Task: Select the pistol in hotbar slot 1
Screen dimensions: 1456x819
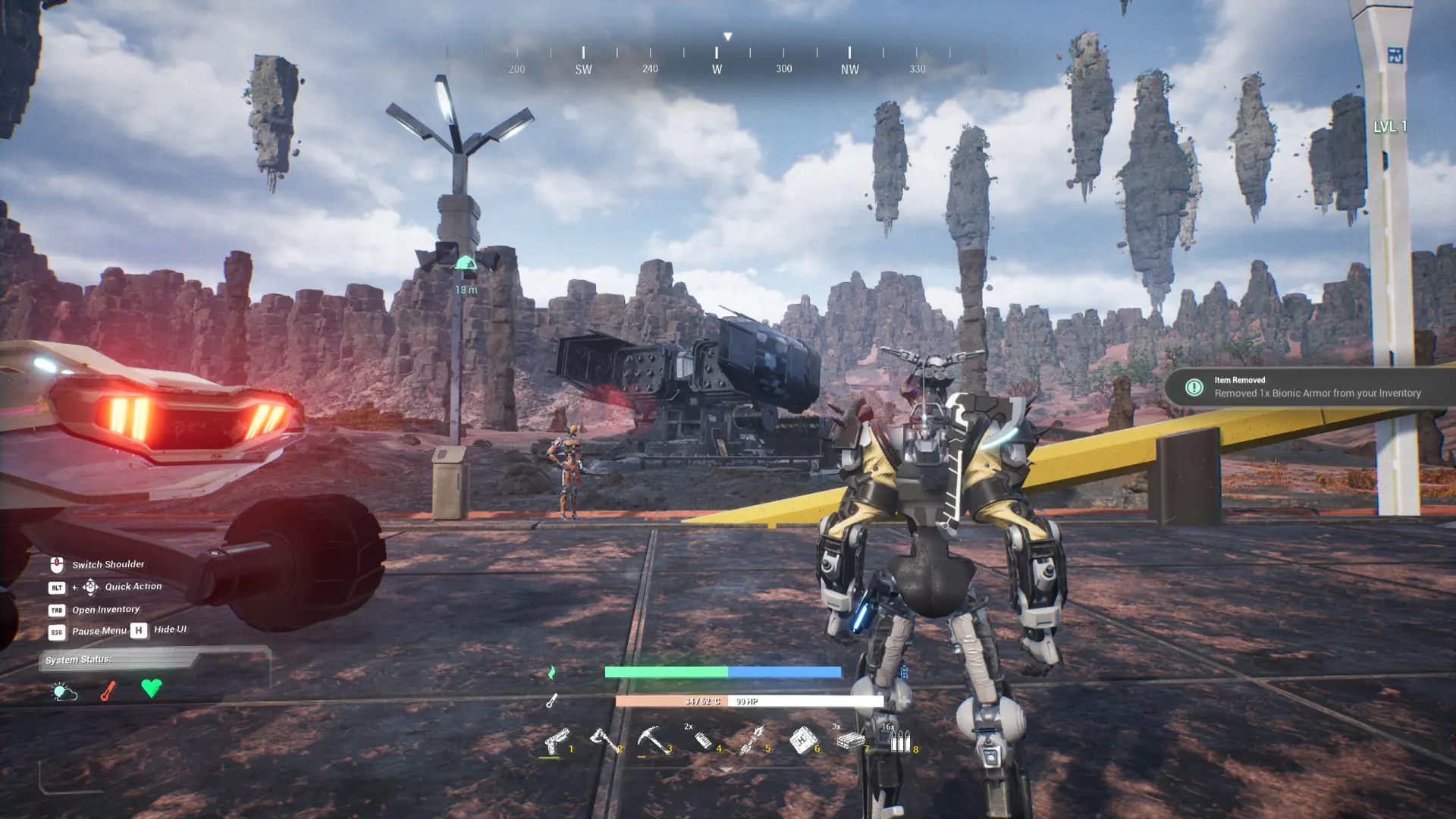Action: click(x=556, y=740)
